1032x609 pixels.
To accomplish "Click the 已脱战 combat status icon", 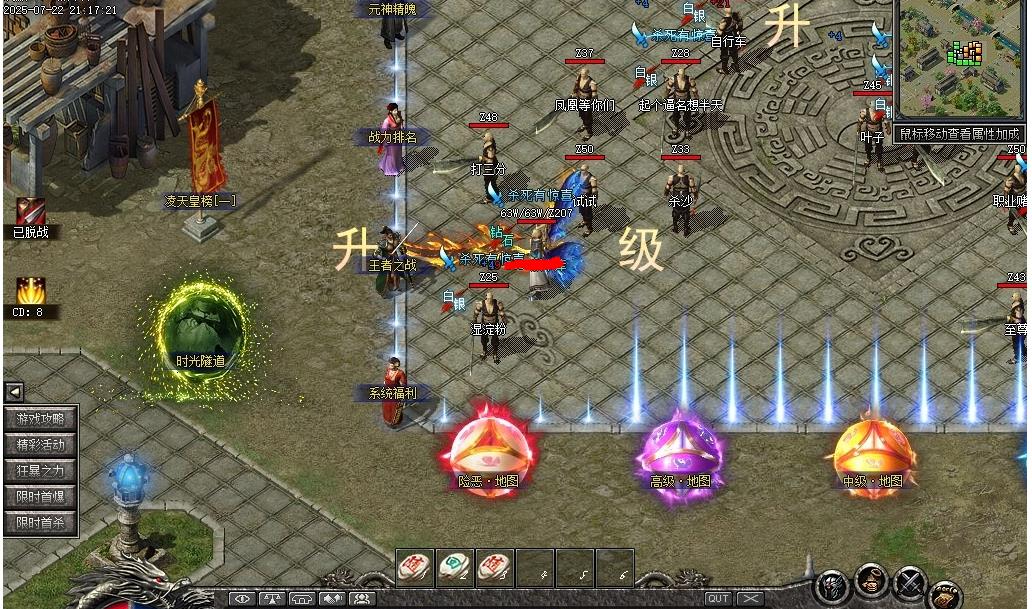I will coord(30,211).
